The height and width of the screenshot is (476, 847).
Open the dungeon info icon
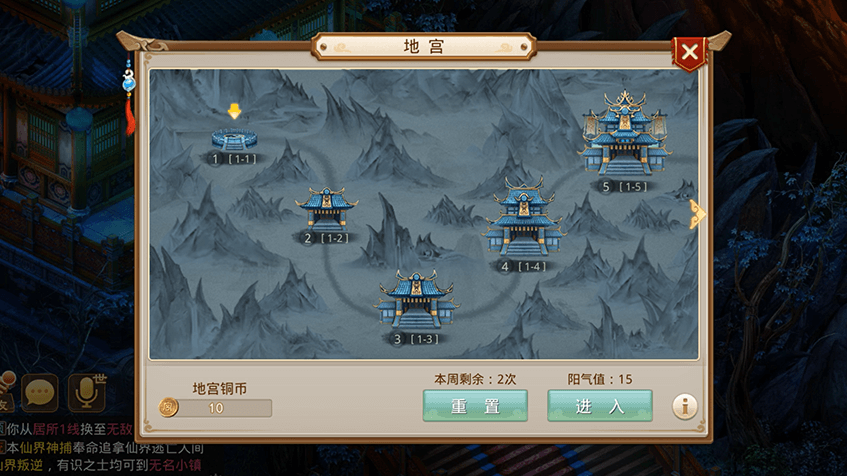click(x=685, y=405)
